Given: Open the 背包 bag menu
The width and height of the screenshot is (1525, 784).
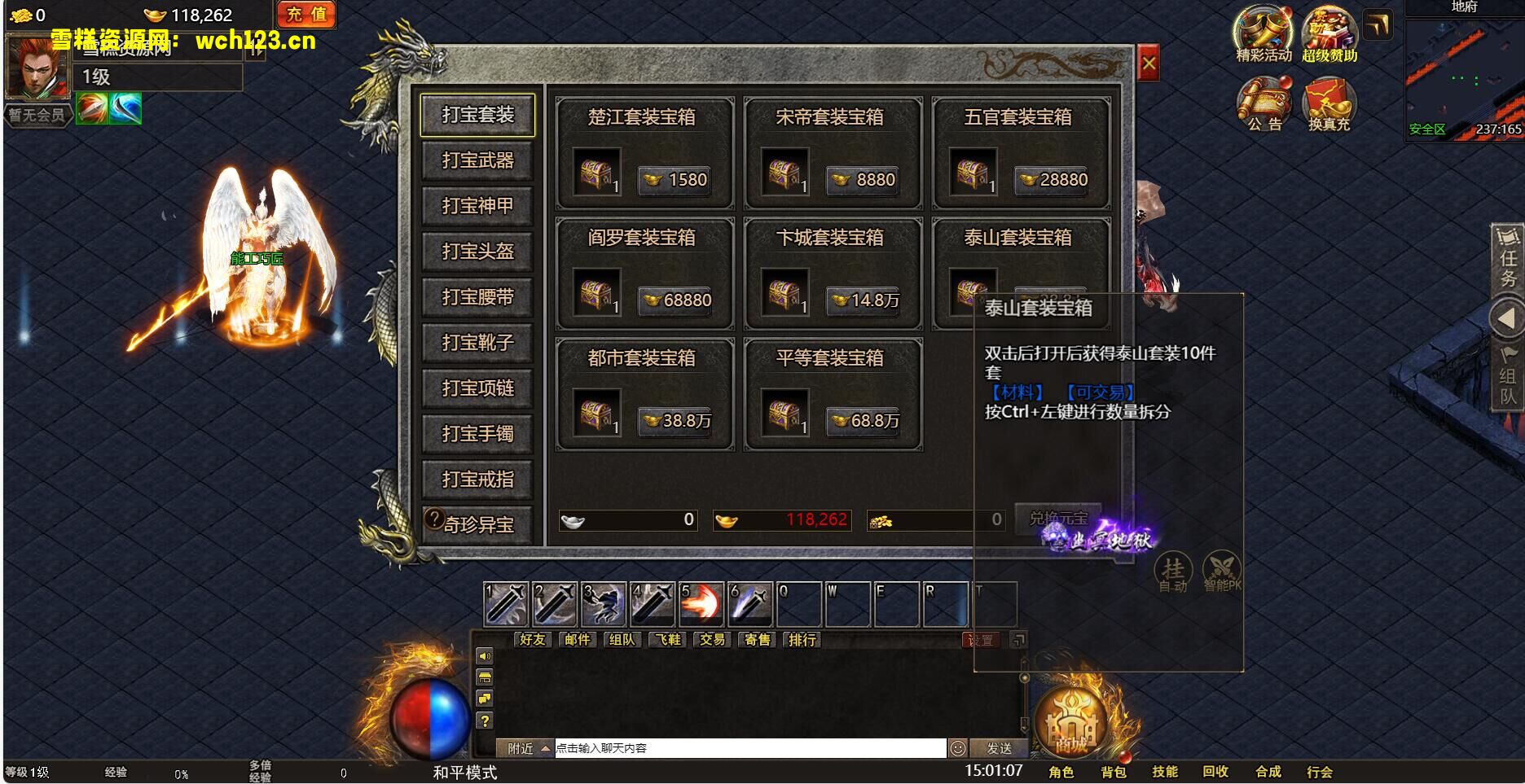Looking at the screenshot, I should coord(1113,772).
